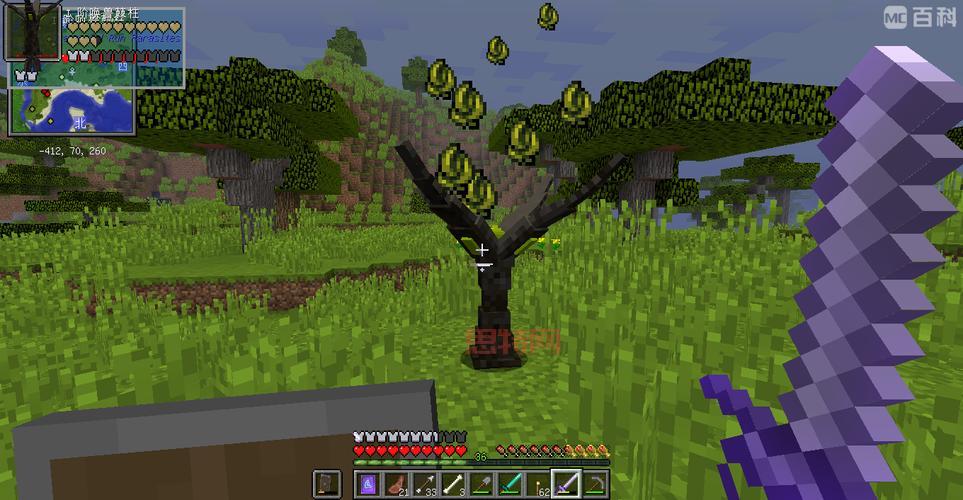This screenshot has width=963, height=500.
Task: Select the purple enchanted book hotbar slot
Action: [366, 484]
